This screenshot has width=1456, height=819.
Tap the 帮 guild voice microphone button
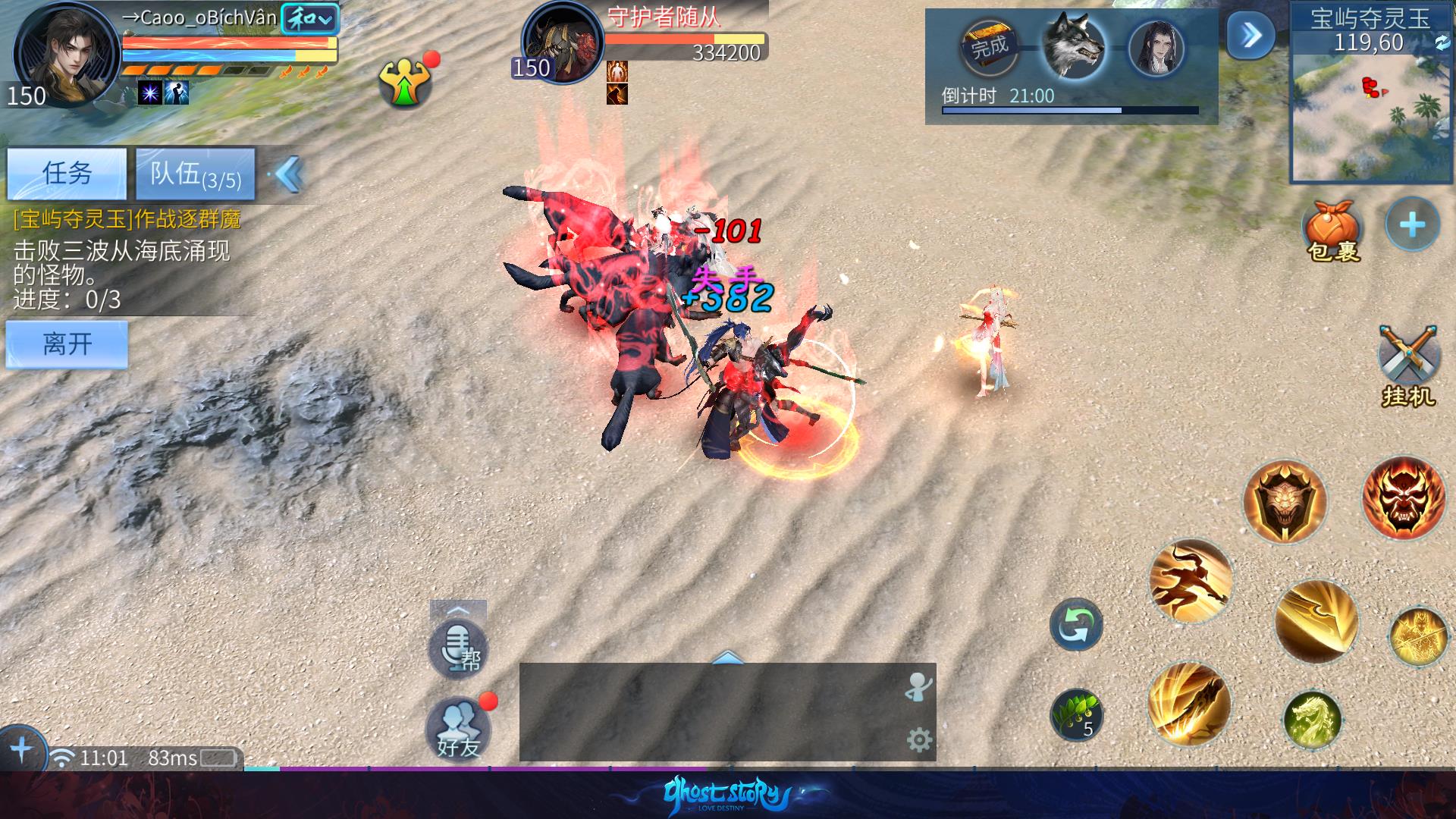click(458, 648)
